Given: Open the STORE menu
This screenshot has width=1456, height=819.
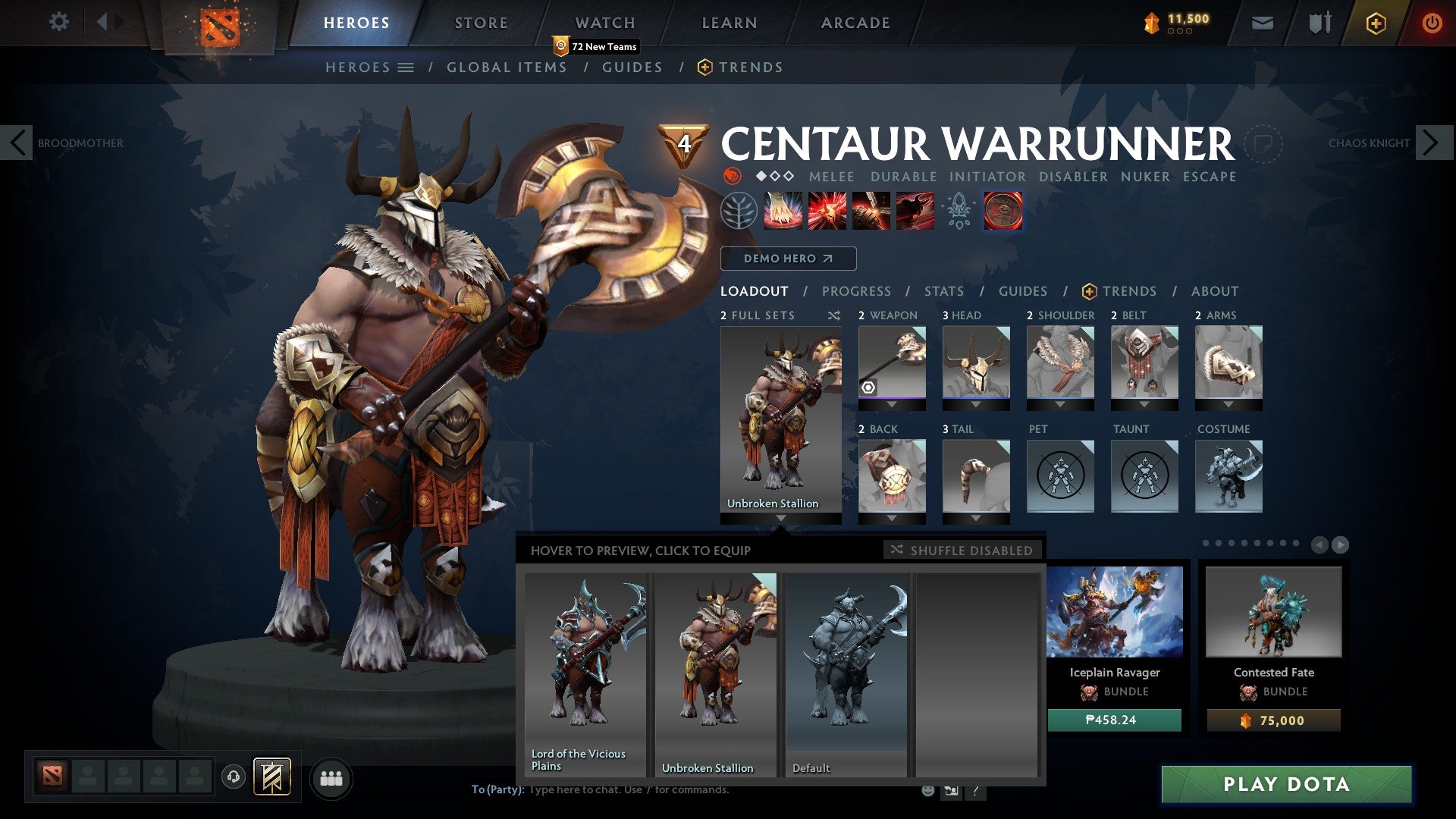Looking at the screenshot, I should 481,22.
